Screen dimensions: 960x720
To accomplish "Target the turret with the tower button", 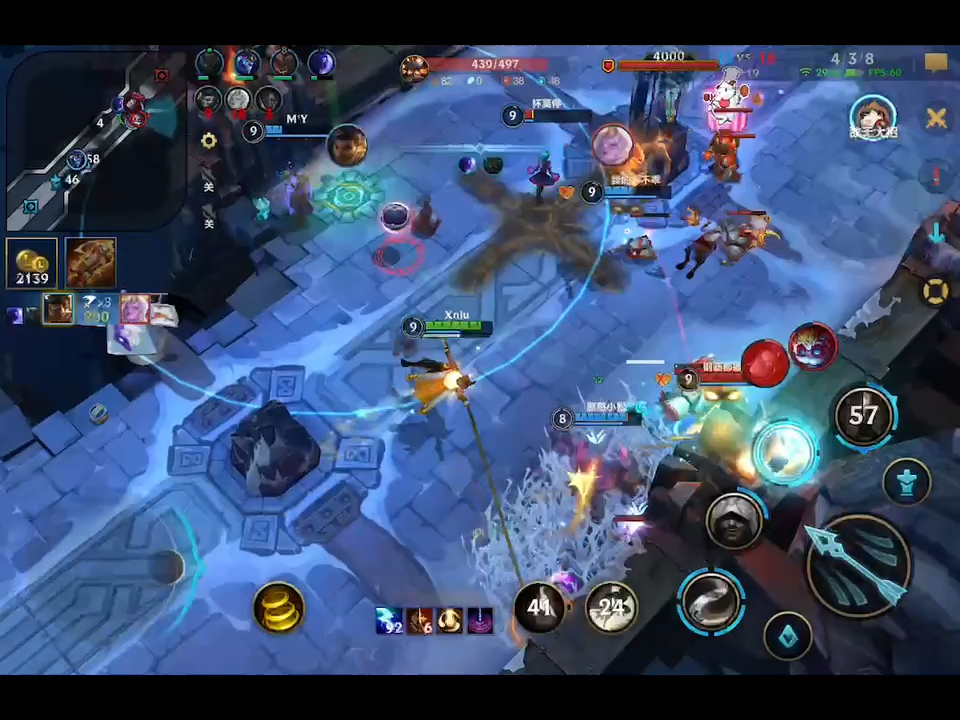I will (907, 482).
